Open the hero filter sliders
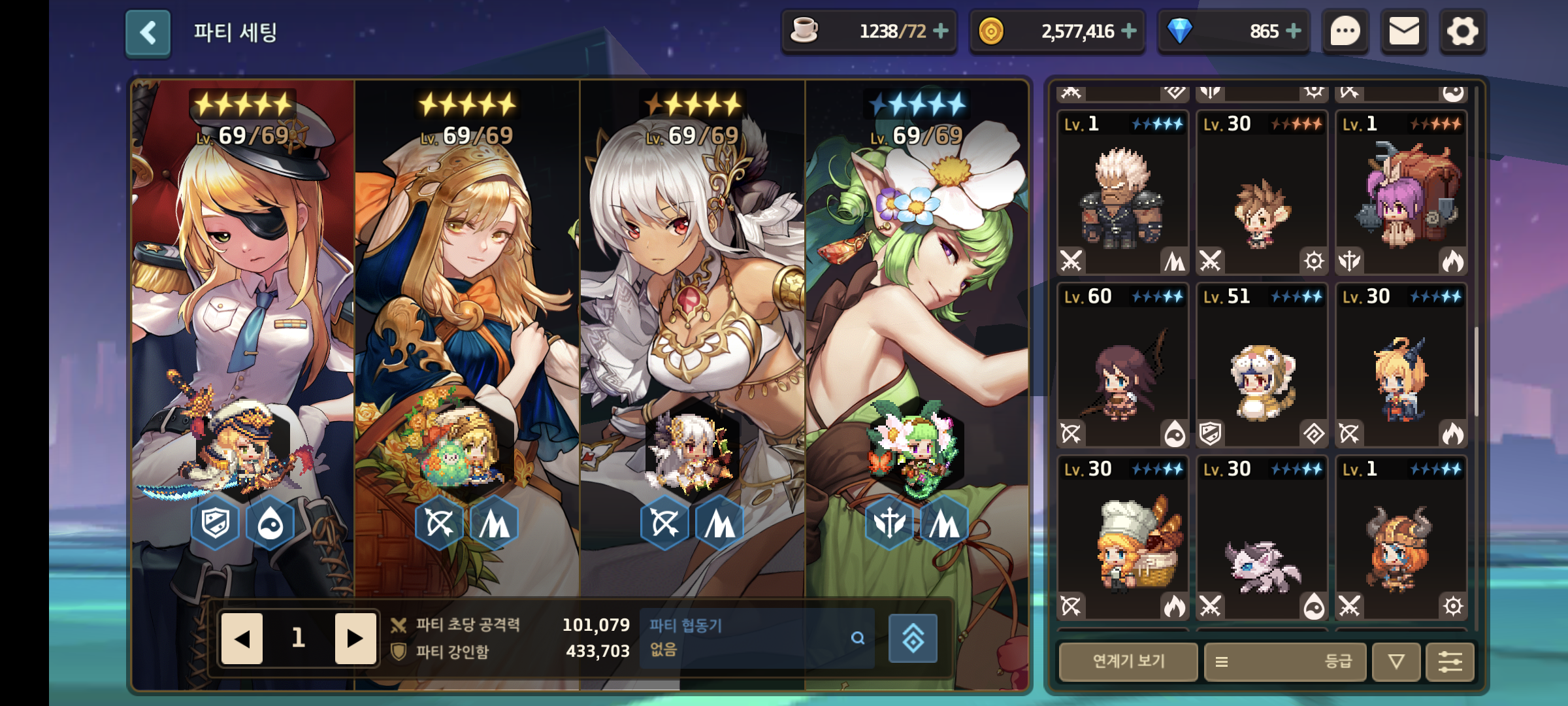This screenshot has height=706, width=1568. [x=1450, y=662]
